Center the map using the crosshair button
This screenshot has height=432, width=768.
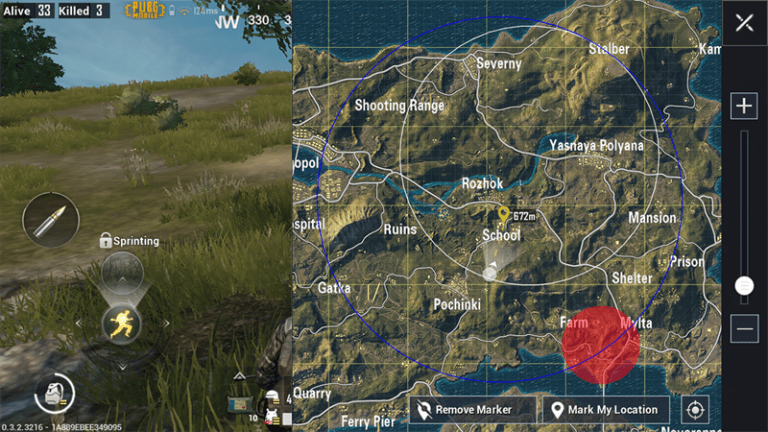point(696,409)
